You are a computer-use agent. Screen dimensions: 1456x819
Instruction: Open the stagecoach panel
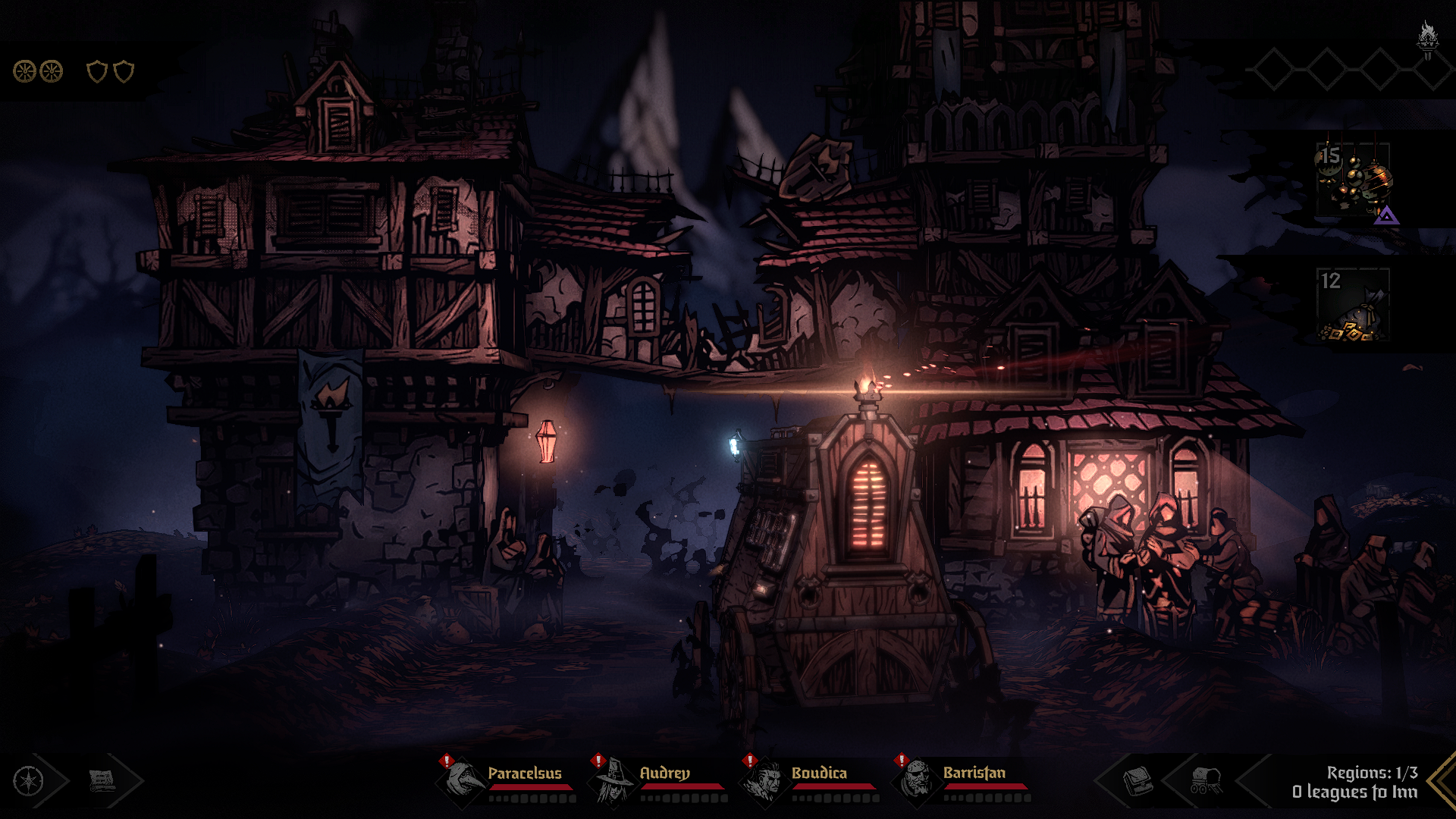click(x=1205, y=781)
